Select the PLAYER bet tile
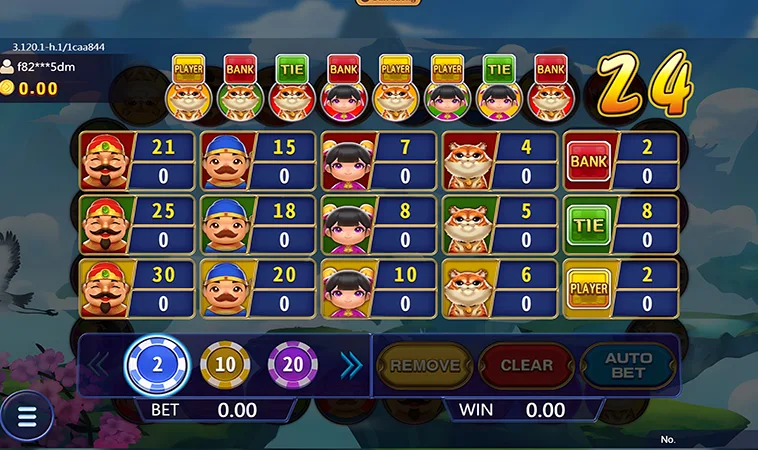This screenshot has width=758, height=450. (x=621, y=289)
